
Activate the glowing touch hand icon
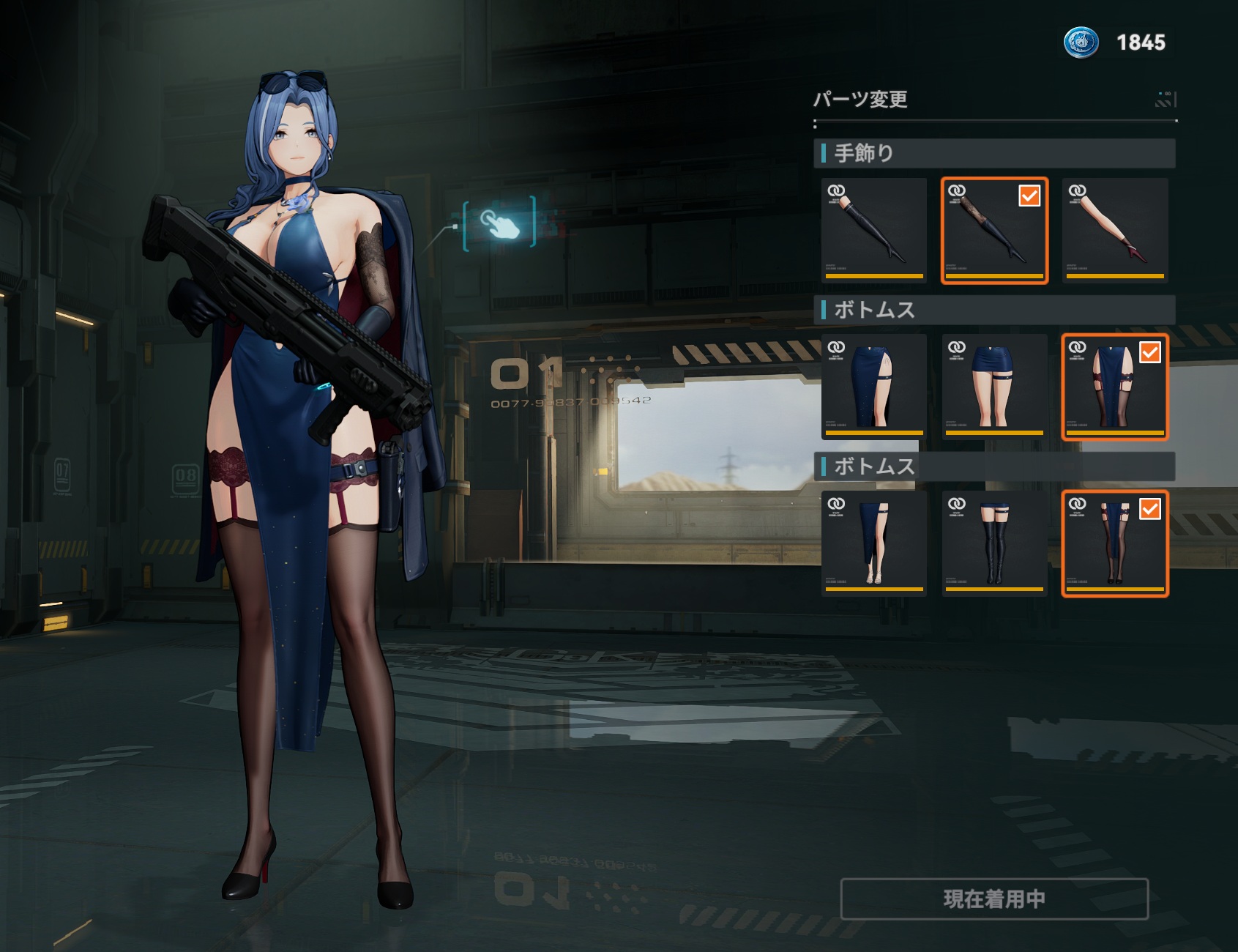point(500,223)
